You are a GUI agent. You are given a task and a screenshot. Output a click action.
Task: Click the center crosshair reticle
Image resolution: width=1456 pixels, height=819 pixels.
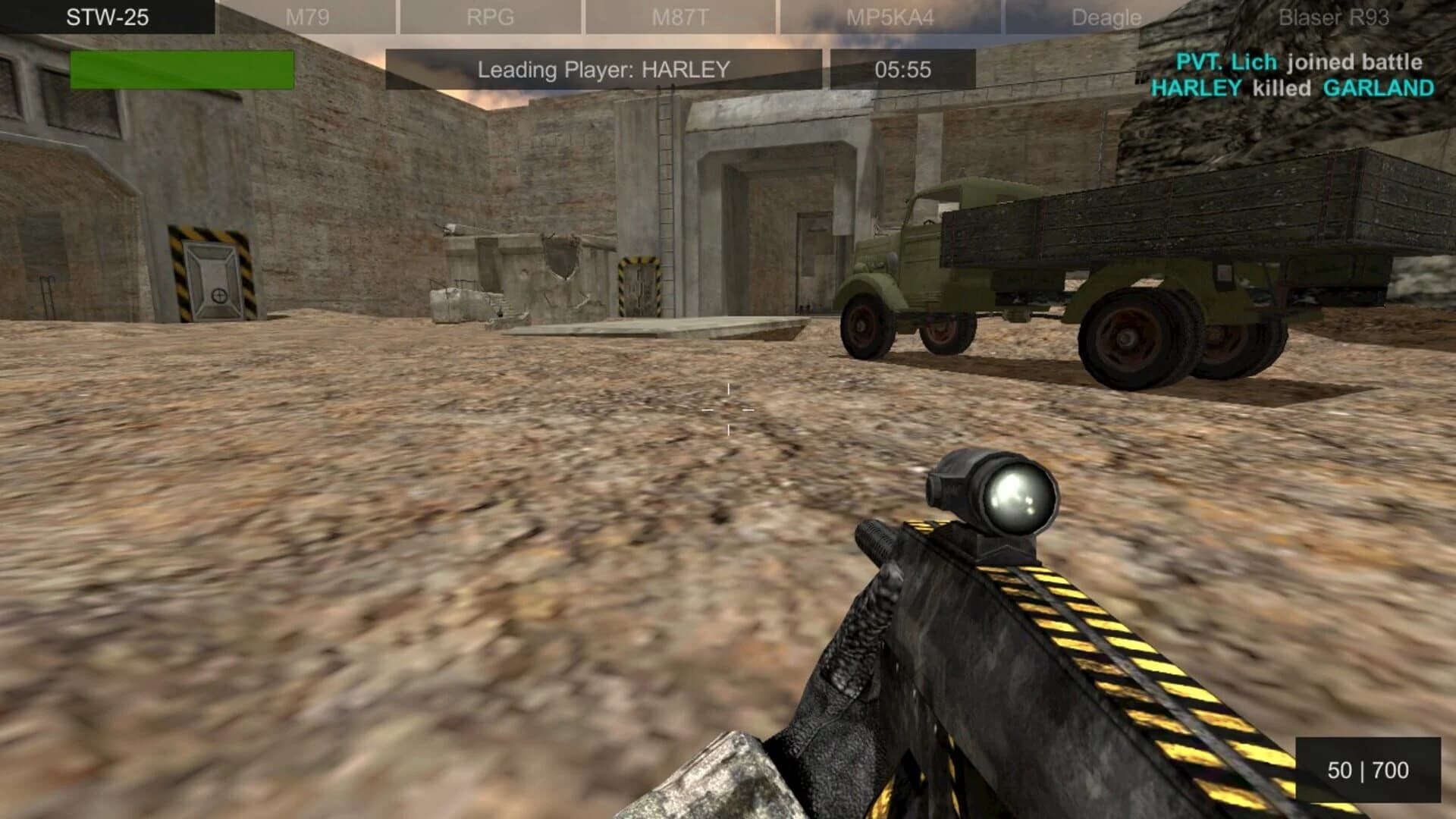pyautogui.click(x=726, y=409)
